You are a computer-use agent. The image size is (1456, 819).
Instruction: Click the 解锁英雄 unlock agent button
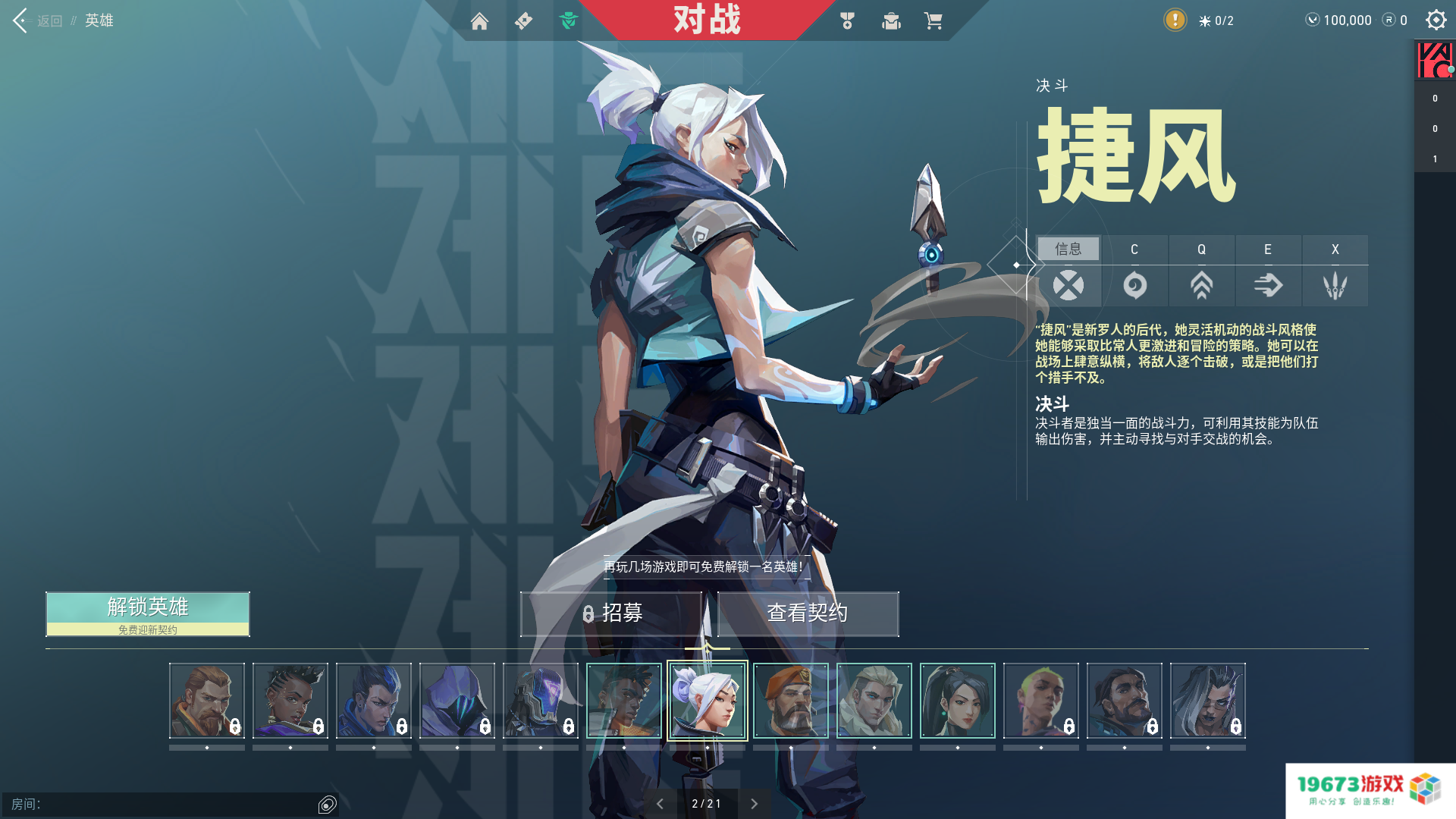[x=148, y=613]
